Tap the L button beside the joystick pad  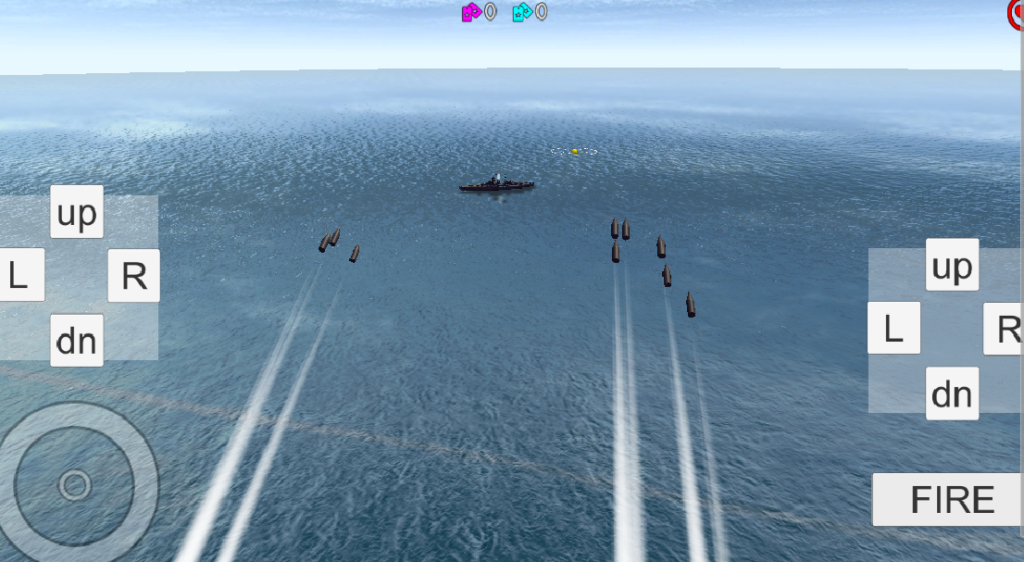click(20, 275)
